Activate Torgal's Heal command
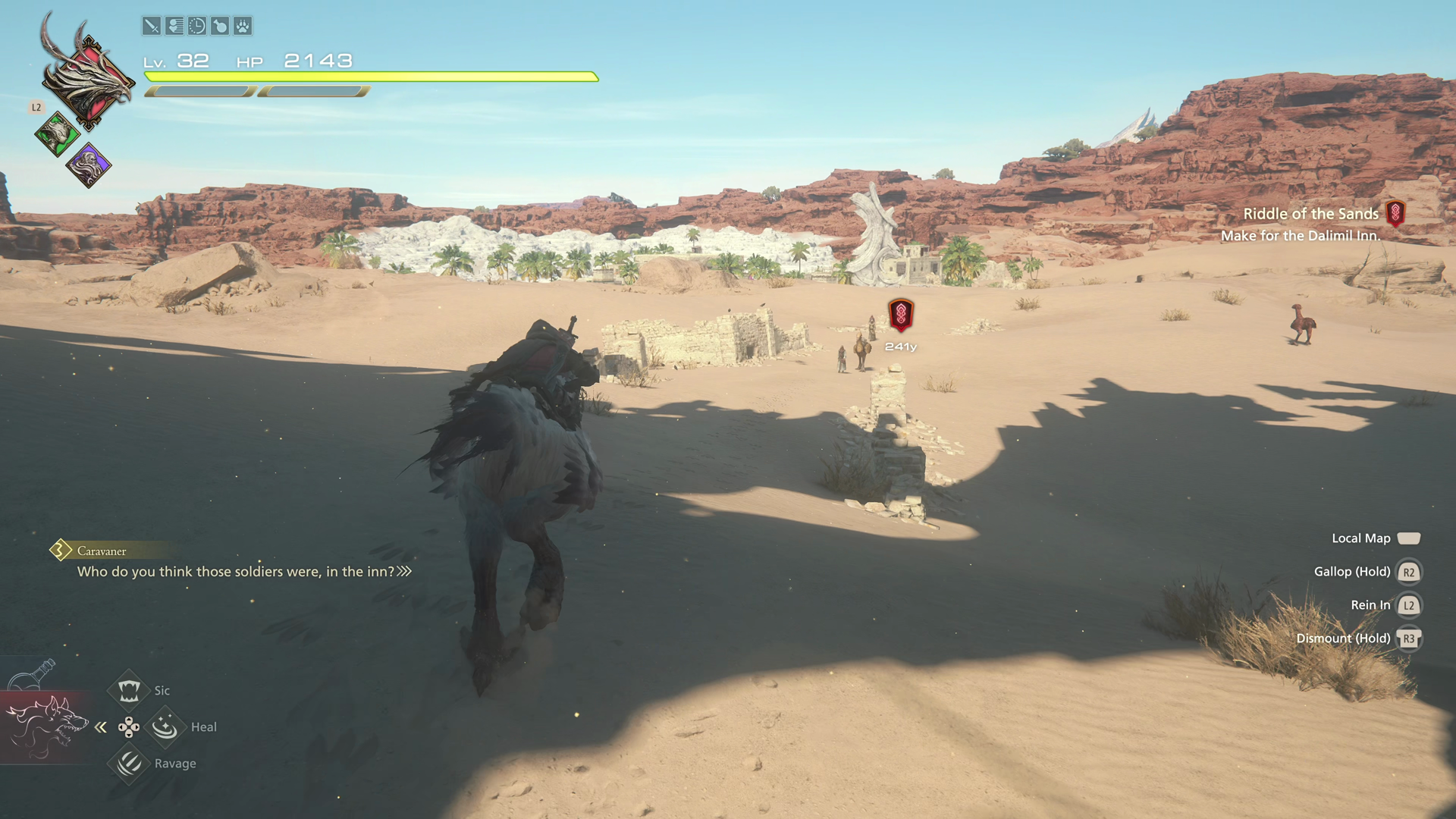Image resolution: width=1456 pixels, height=819 pixels. pyautogui.click(x=165, y=726)
